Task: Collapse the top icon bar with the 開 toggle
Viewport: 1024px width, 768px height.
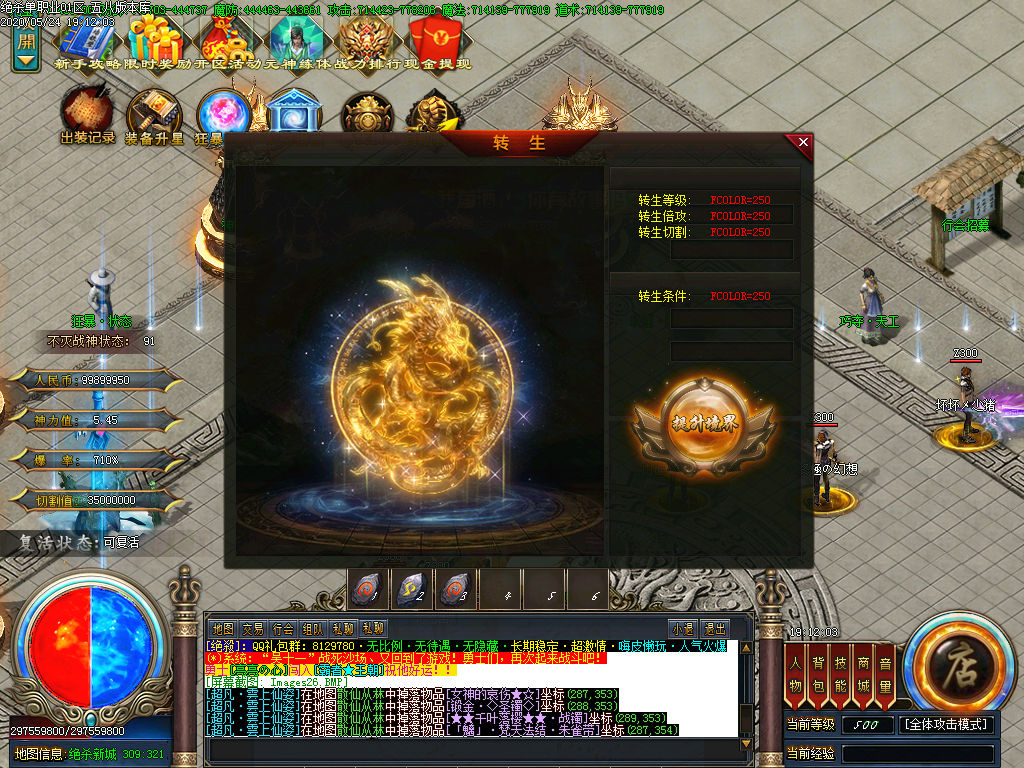Action: tap(26, 49)
